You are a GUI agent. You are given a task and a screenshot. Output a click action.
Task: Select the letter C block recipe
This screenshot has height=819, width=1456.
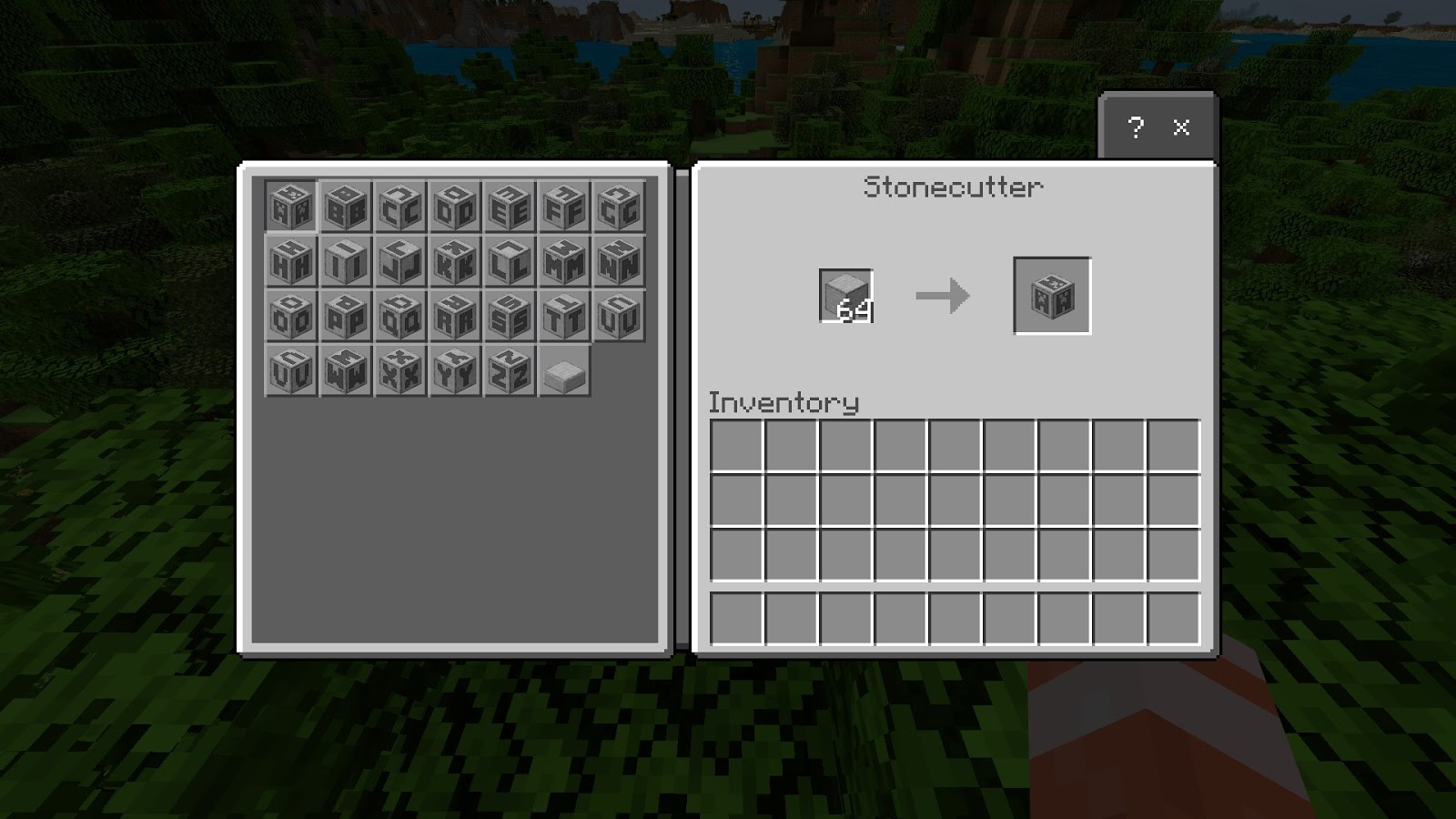[399, 207]
